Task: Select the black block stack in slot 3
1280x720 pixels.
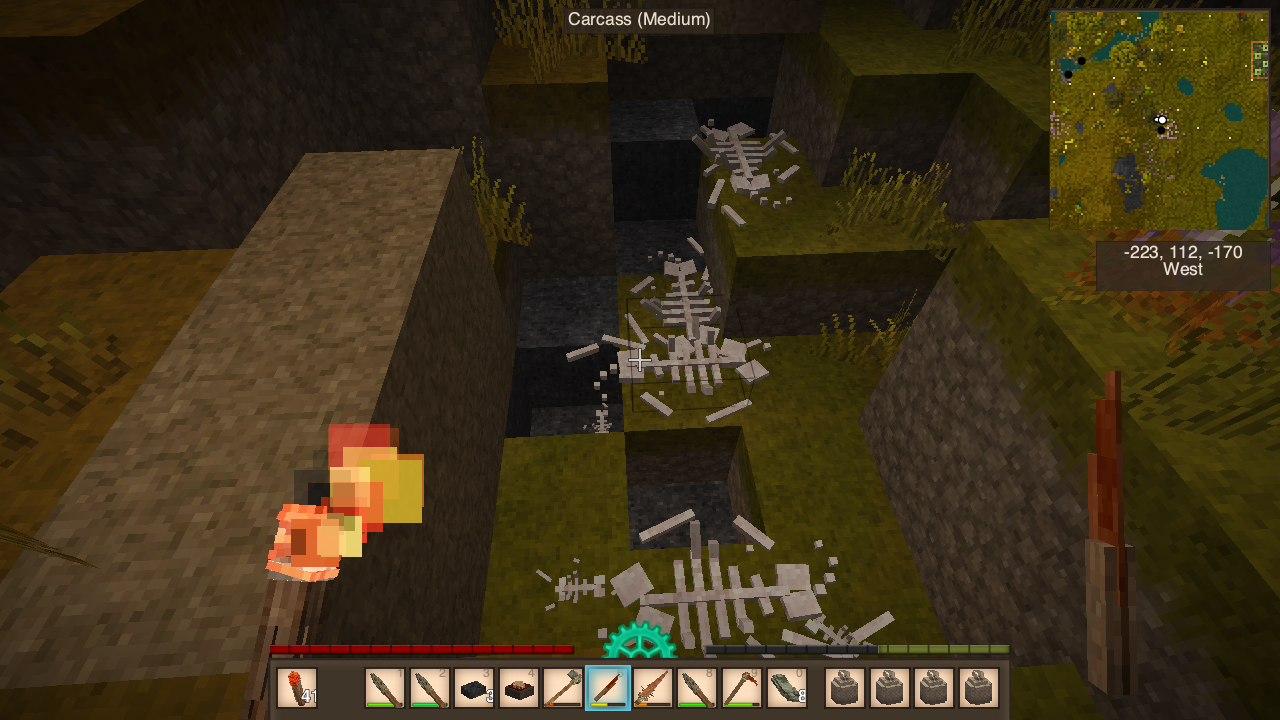Action: [474, 688]
